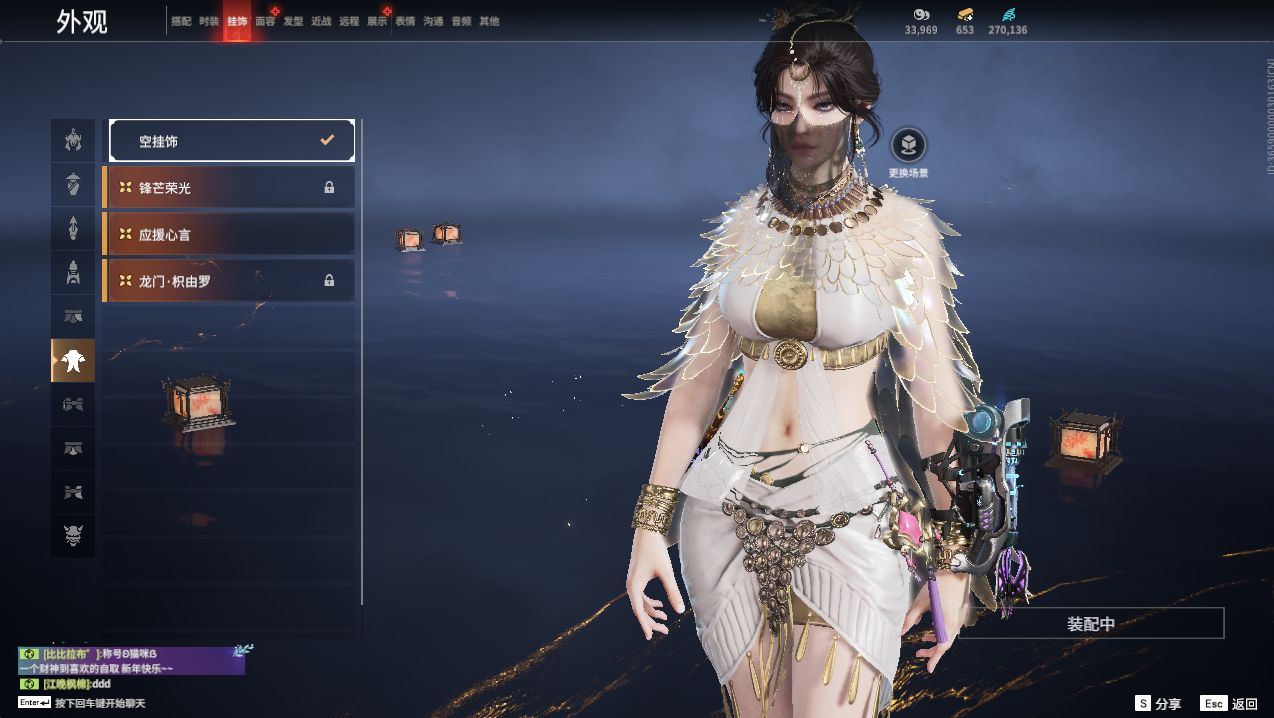Viewport: 1274px width, 718px height.
Task: Select the 空挂饰 entry
Action: (x=232, y=141)
